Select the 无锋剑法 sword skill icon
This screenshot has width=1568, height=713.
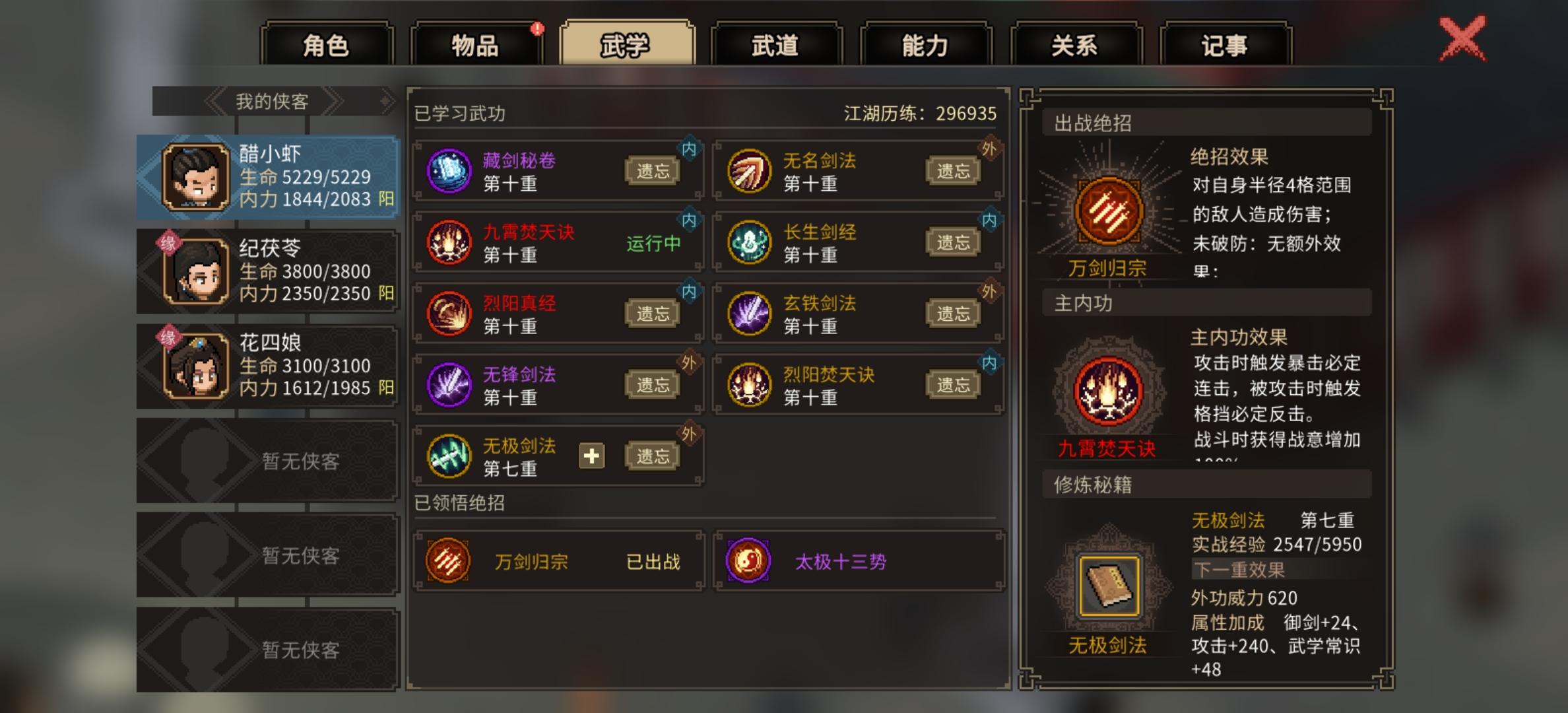coord(449,384)
